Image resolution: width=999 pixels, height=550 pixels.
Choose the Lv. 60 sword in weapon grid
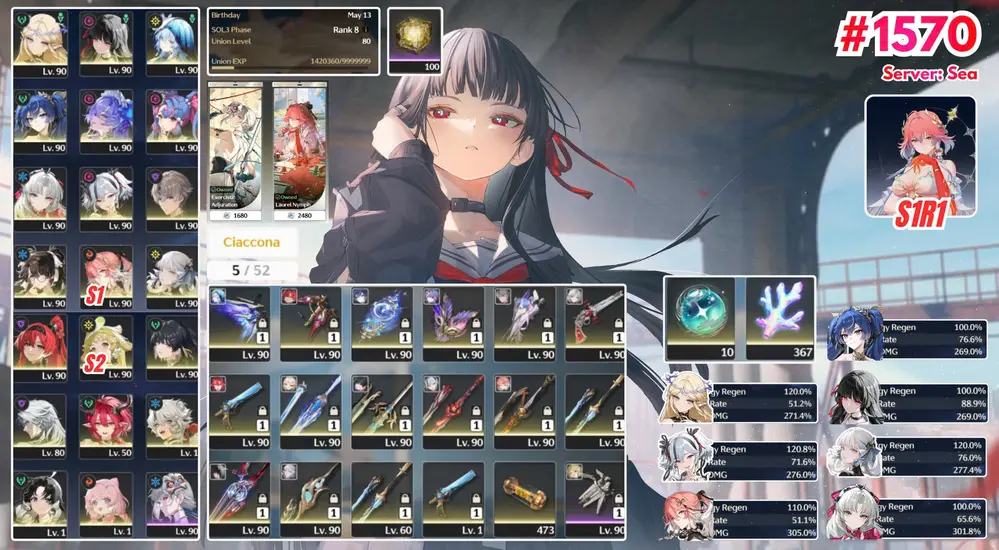pyautogui.click(x=381, y=498)
